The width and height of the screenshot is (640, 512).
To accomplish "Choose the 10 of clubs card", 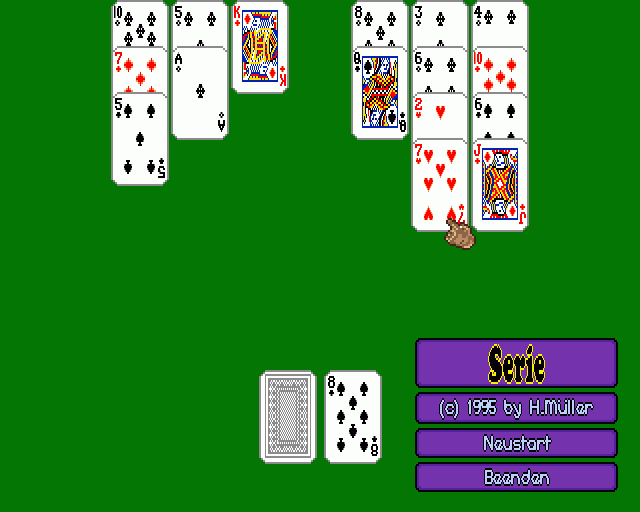I will pyautogui.click(x=140, y=22).
